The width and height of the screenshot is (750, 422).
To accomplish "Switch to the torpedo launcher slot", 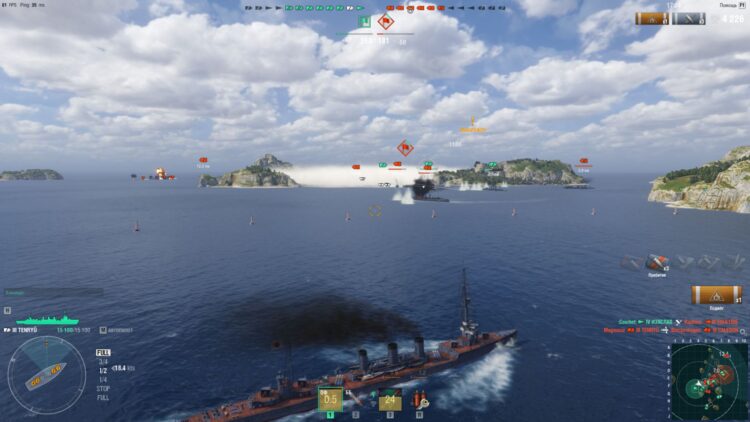I will pyautogui.click(x=390, y=400).
